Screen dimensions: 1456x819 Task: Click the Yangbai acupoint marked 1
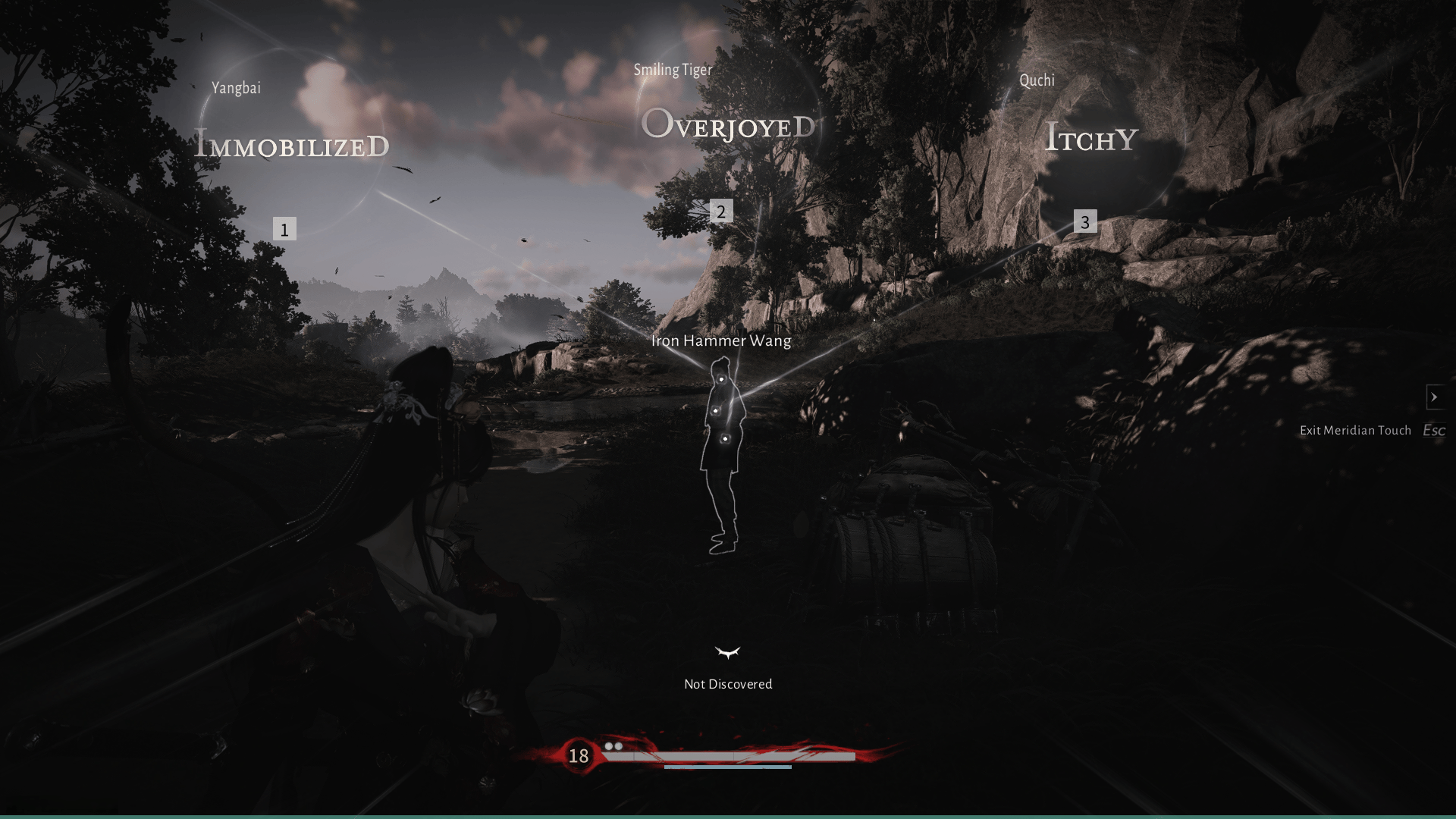(284, 229)
